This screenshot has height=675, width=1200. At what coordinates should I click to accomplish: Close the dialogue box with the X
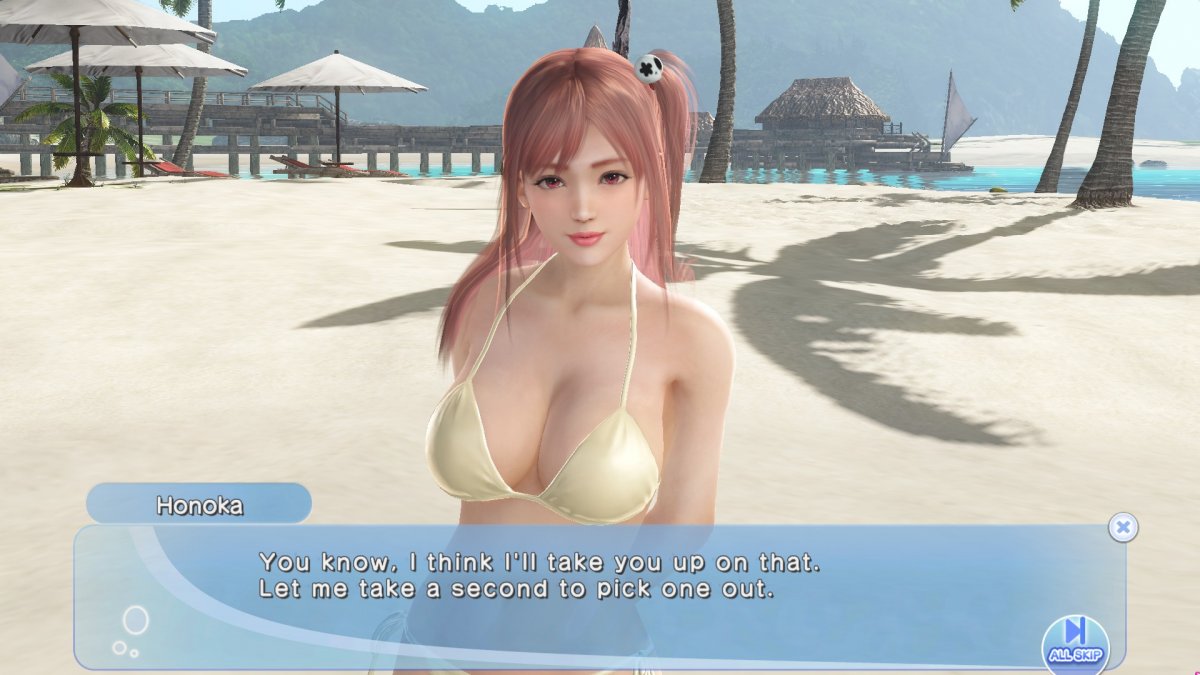tap(1123, 527)
